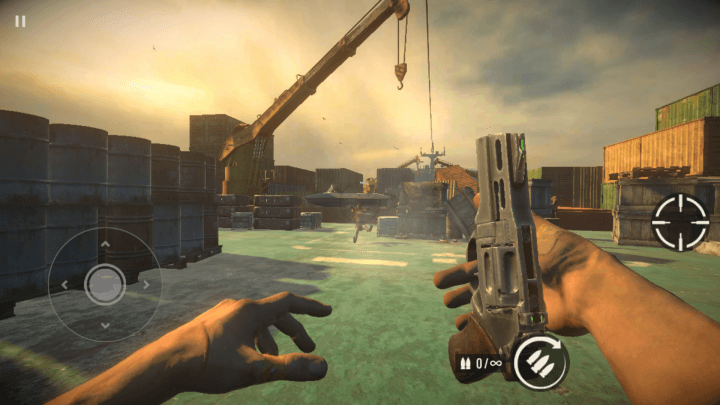Tap the joystick's right arrow

coord(146,284)
